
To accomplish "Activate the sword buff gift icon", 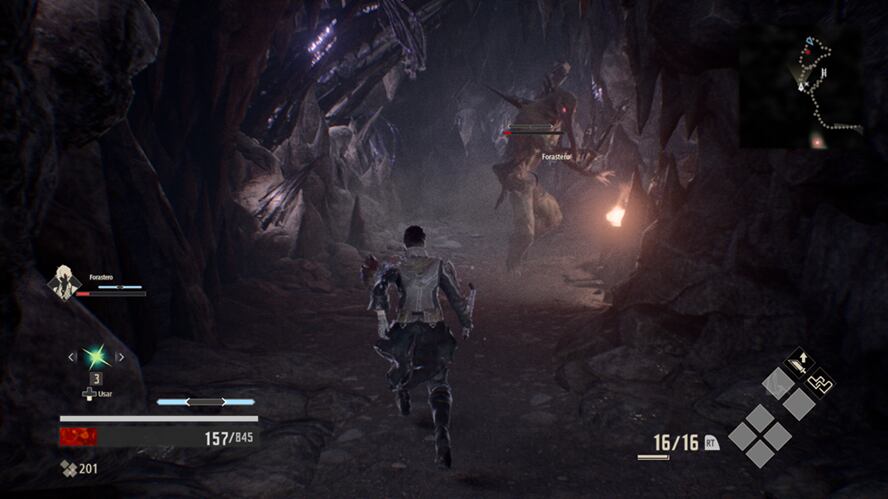I will (x=800, y=362).
